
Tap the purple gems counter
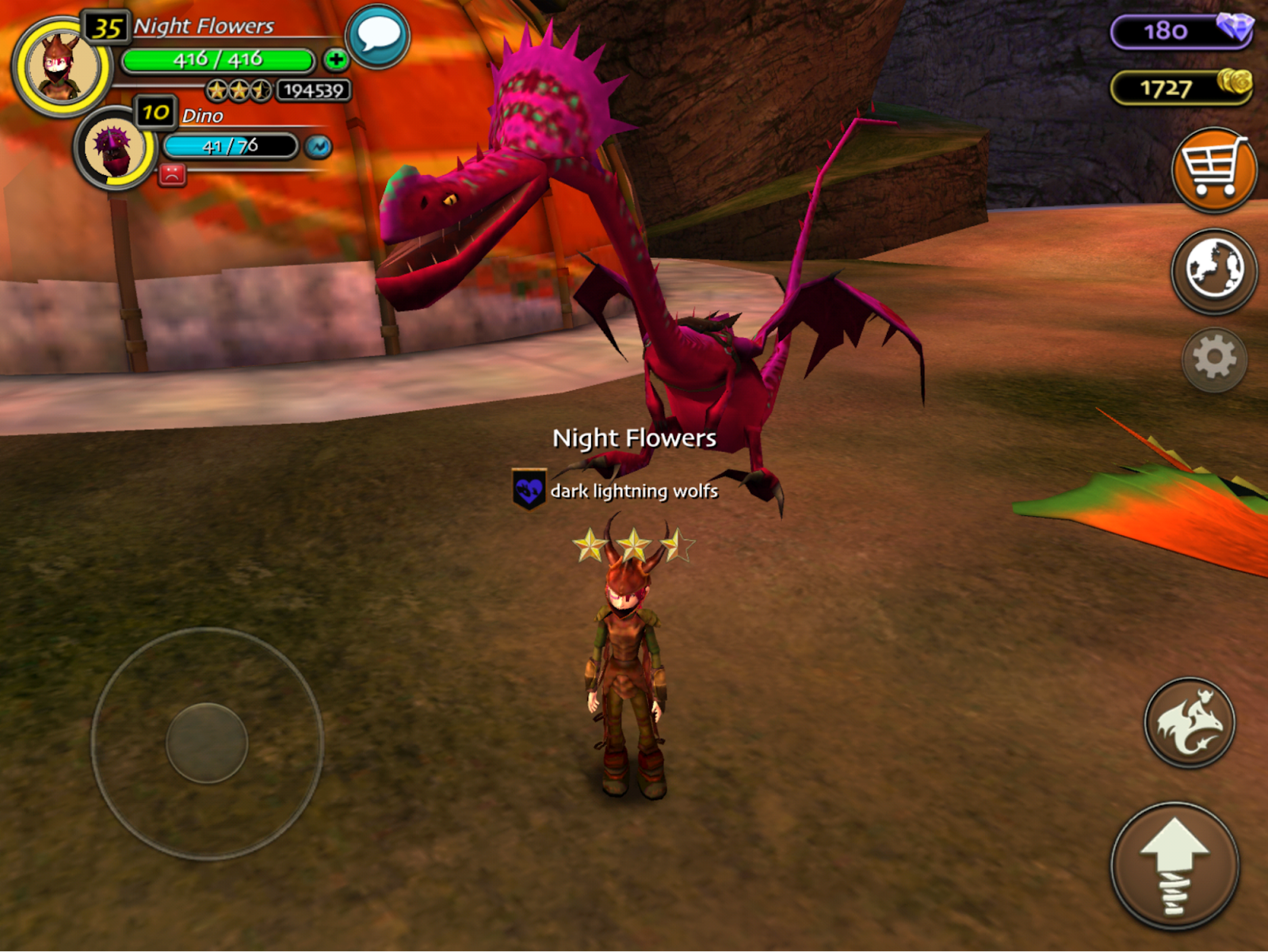coord(1181,32)
